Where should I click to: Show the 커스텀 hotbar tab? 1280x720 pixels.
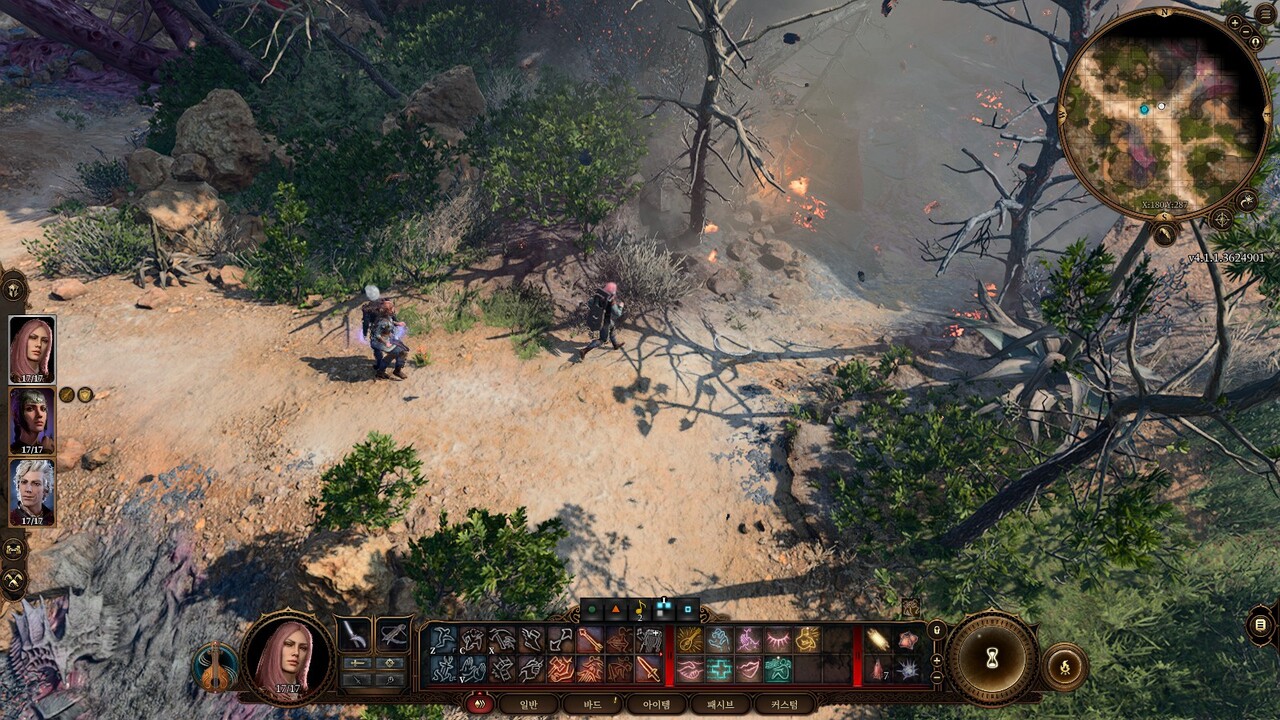click(x=784, y=704)
